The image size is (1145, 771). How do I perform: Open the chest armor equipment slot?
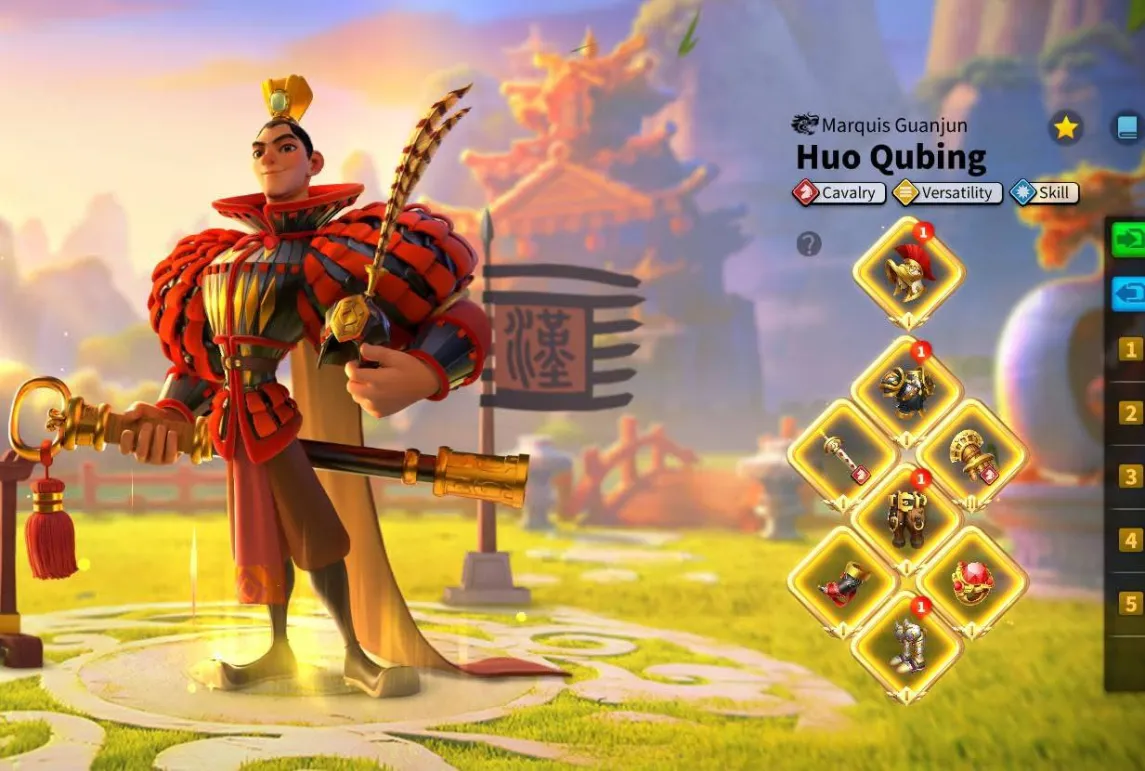coord(907,390)
